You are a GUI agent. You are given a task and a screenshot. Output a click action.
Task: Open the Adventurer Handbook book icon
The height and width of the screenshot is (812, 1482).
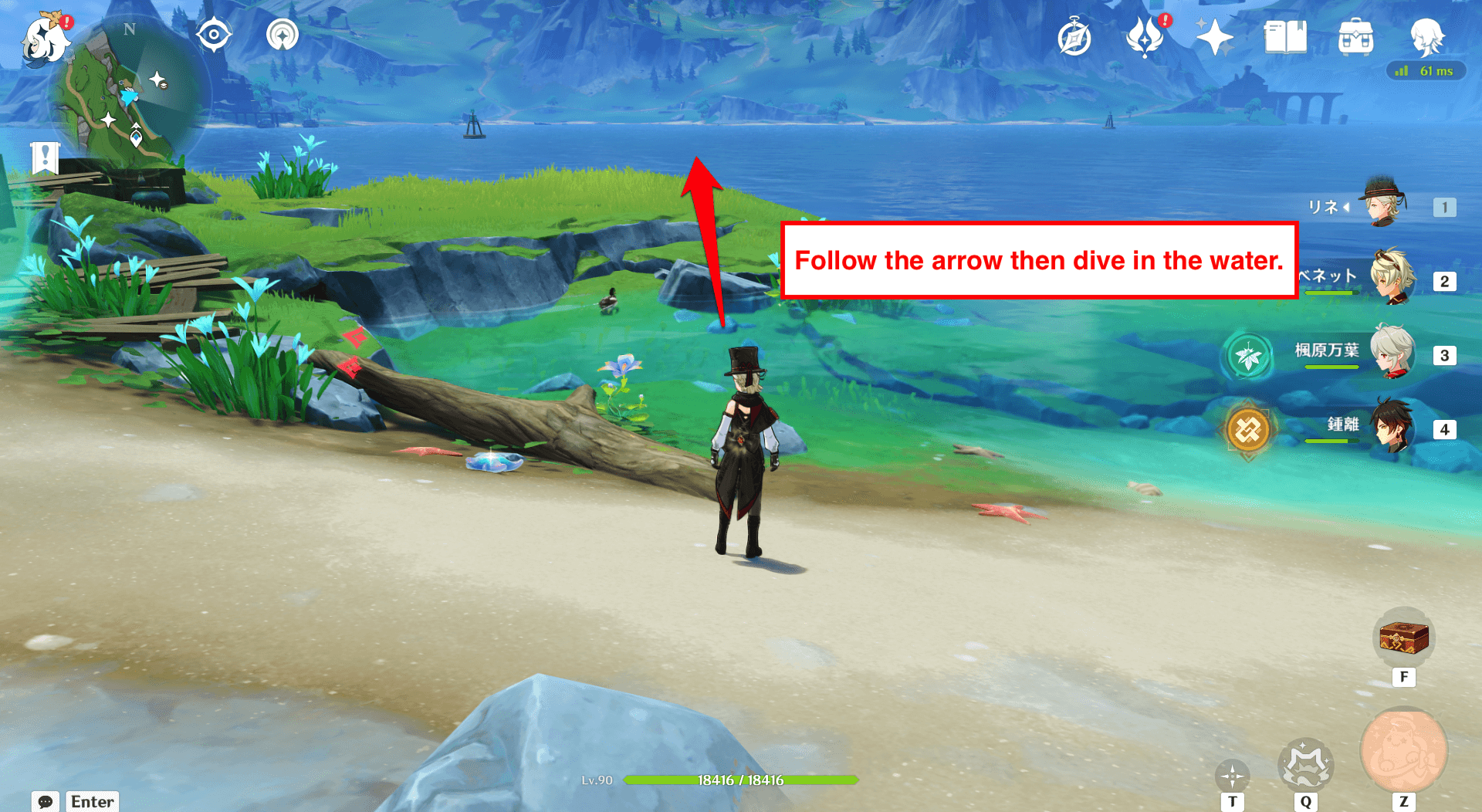tap(1285, 37)
